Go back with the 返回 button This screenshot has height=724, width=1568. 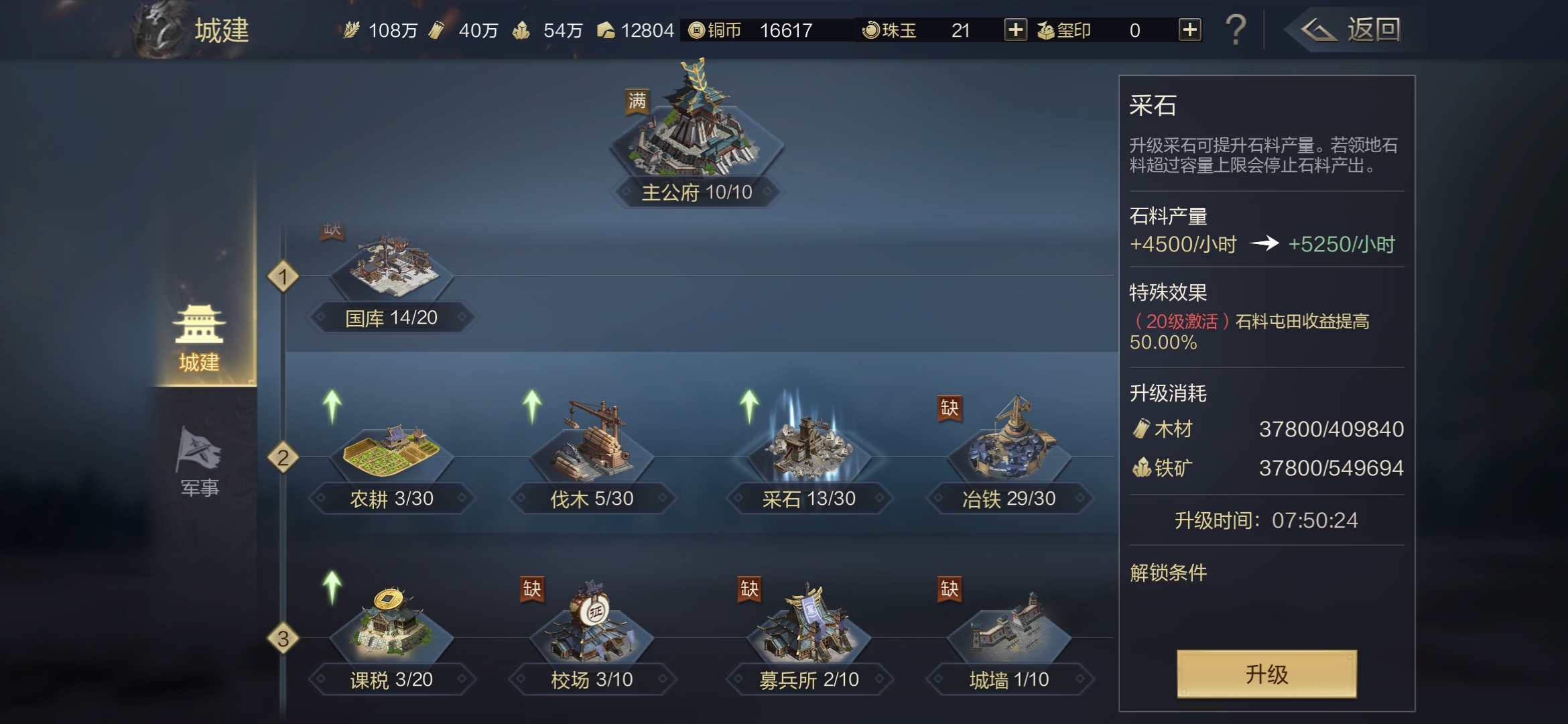(1352, 30)
